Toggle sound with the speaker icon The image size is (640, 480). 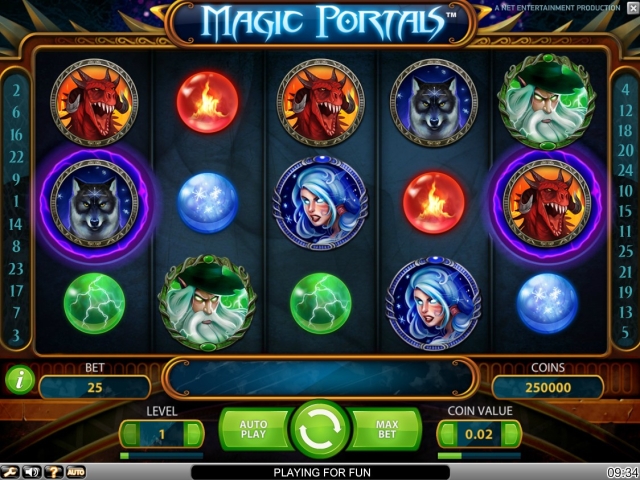click(x=31, y=471)
